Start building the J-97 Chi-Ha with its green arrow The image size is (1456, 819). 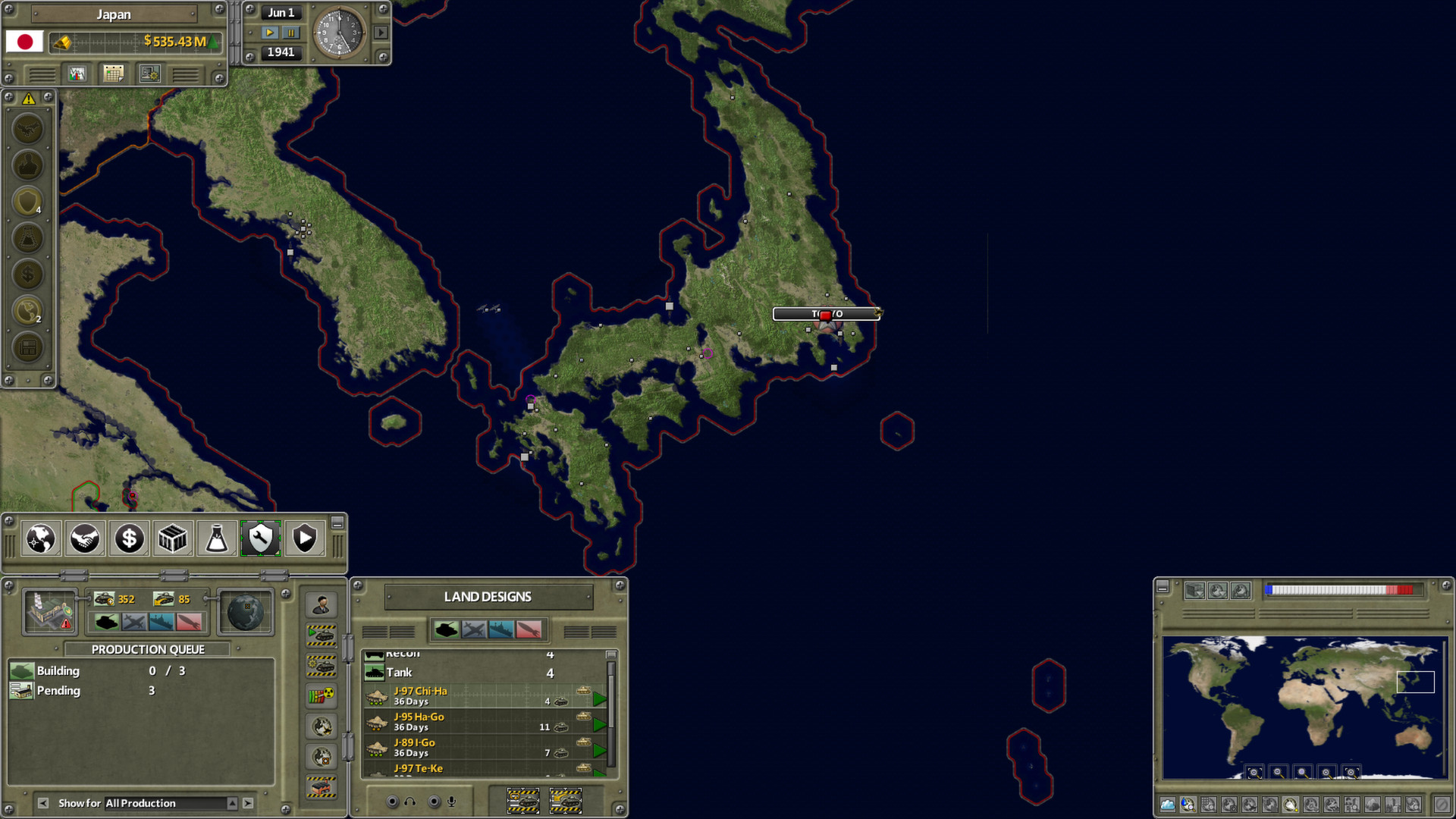click(601, 698)
